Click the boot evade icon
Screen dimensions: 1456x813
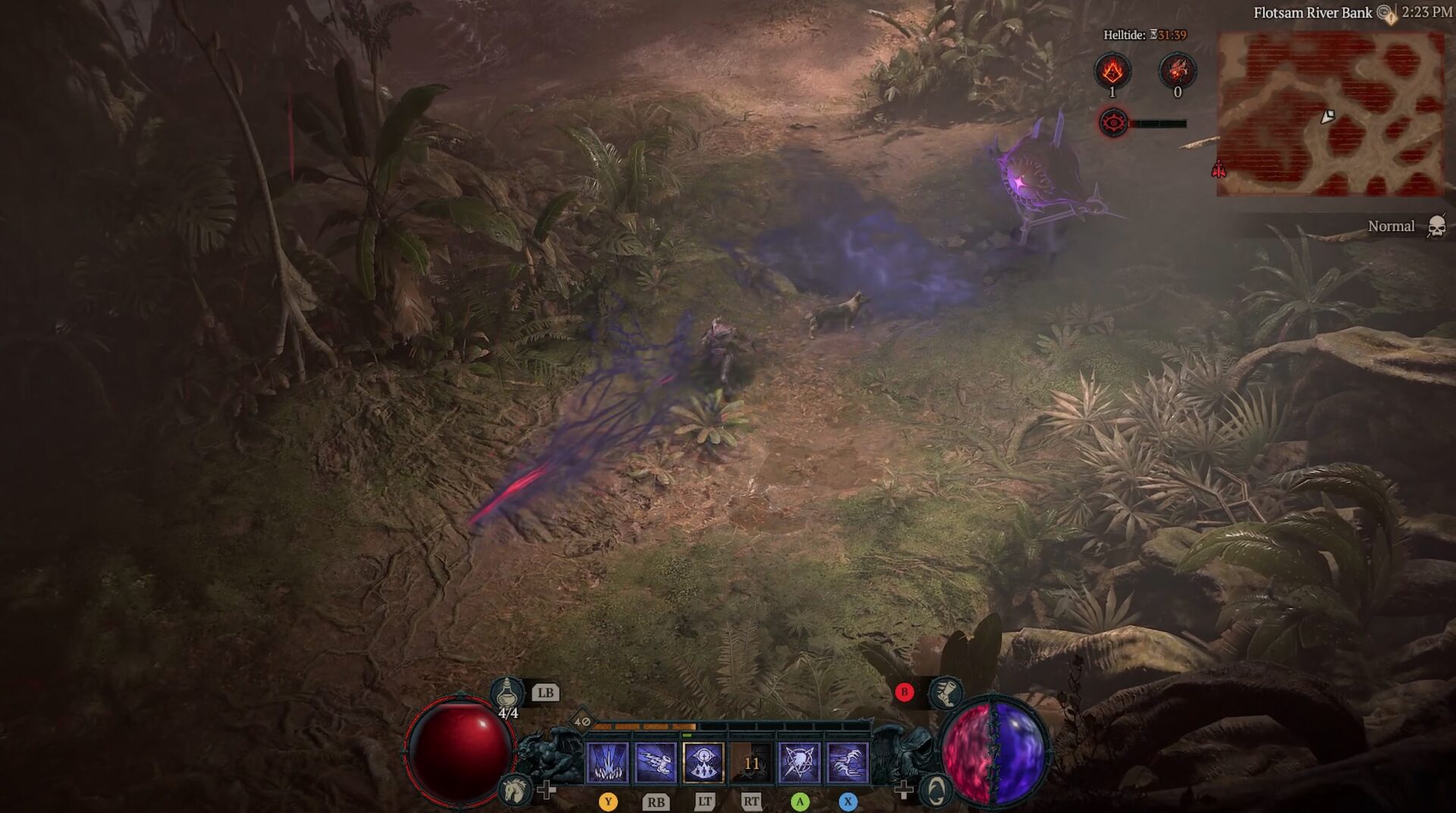945,692
